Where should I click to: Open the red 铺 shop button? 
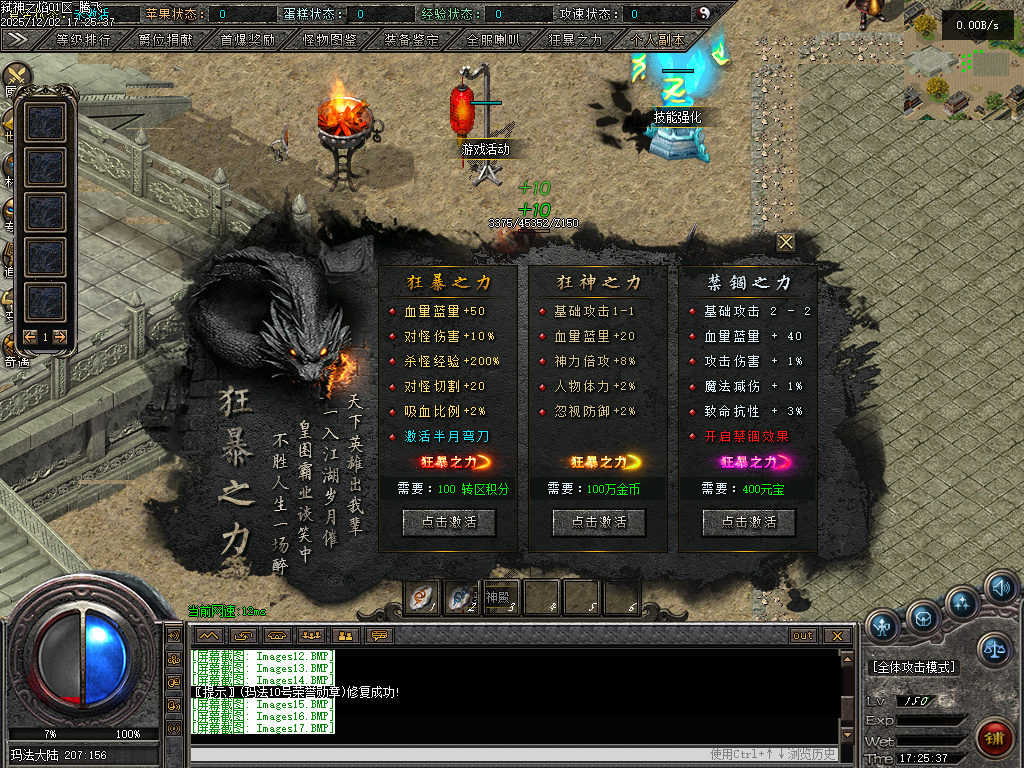(x=995, y=739)
